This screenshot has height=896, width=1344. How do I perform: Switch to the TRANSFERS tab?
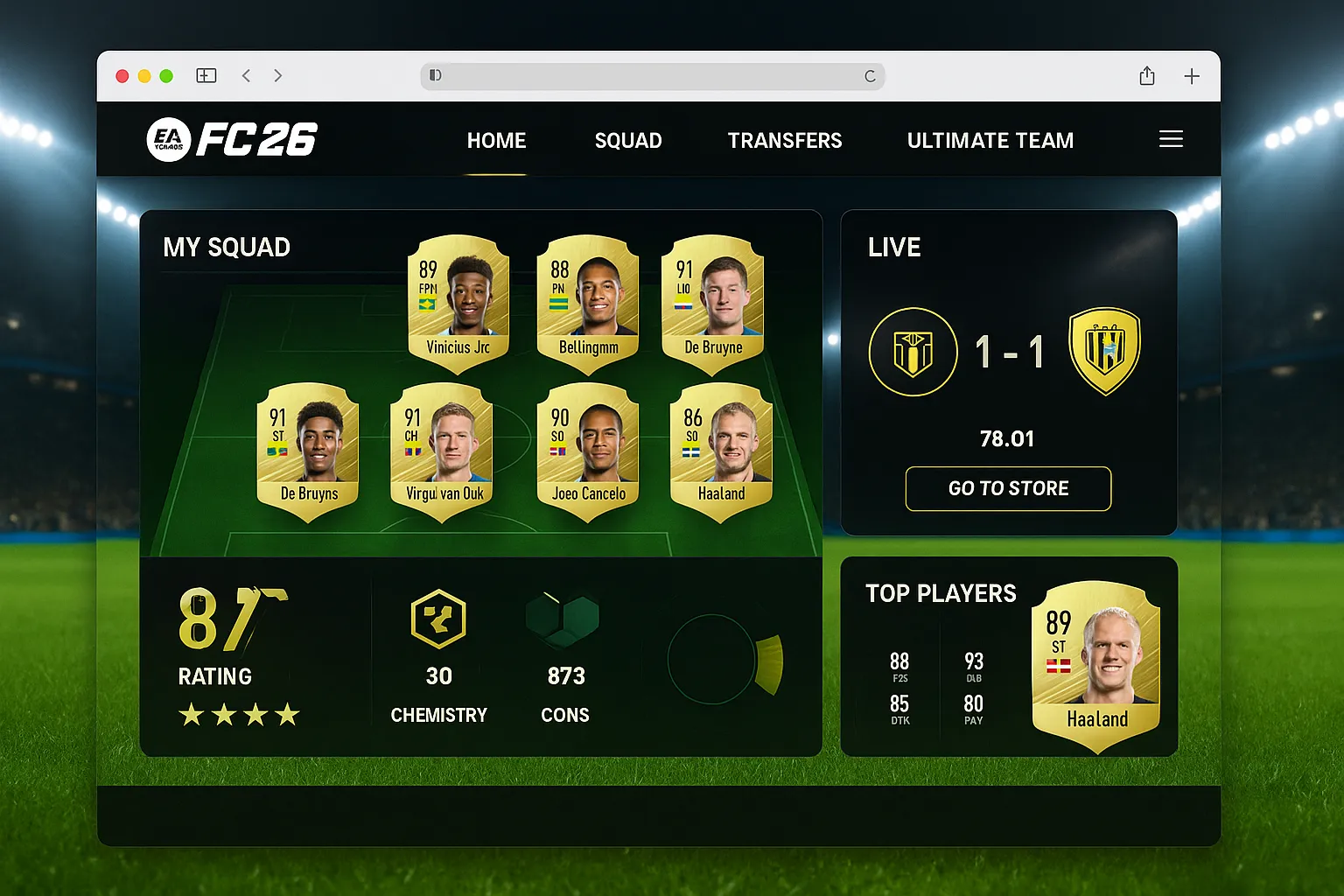pyautogui.click(x=785, y=140)
